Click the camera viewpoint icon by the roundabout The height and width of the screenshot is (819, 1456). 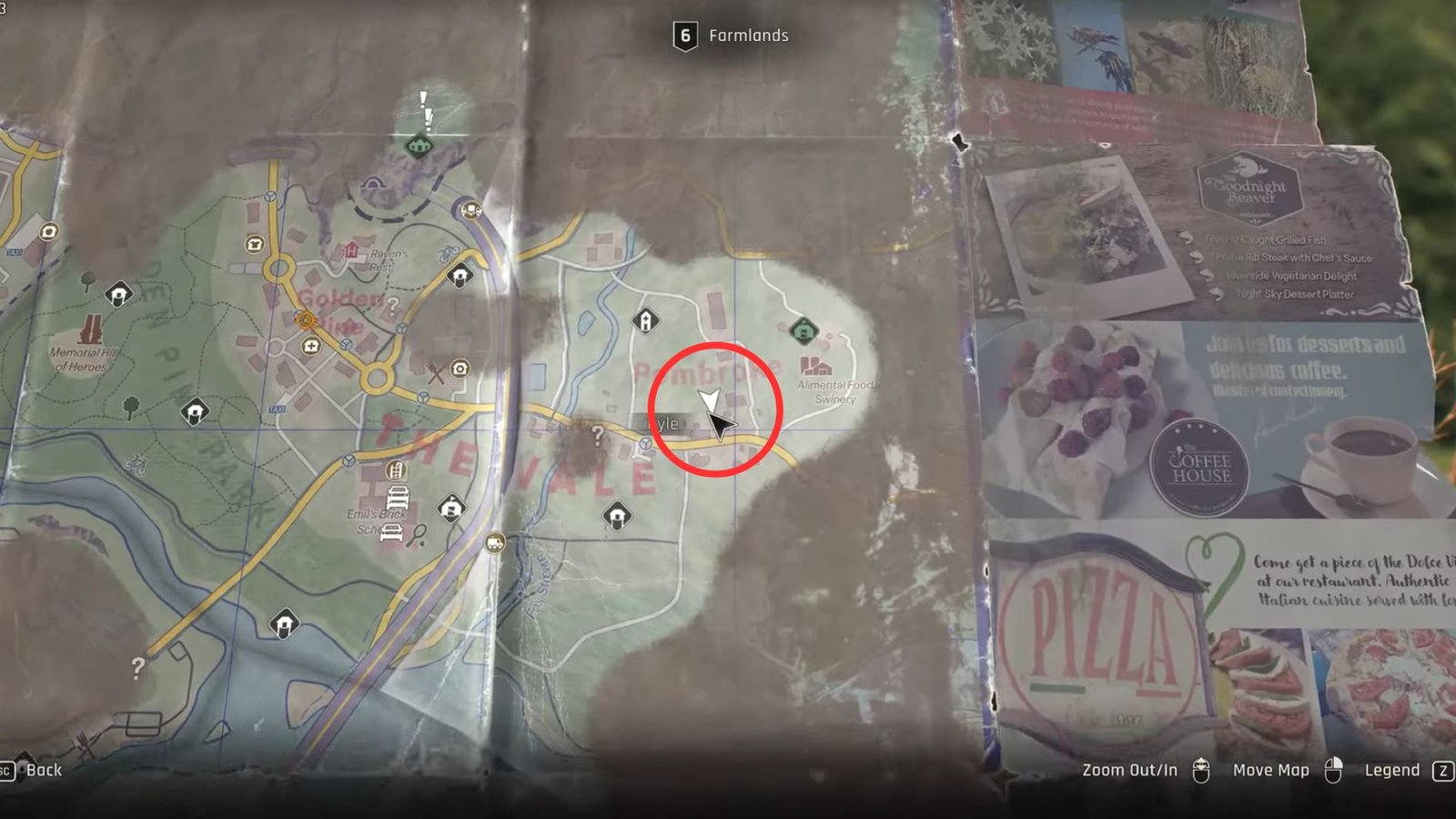point(460,369)
